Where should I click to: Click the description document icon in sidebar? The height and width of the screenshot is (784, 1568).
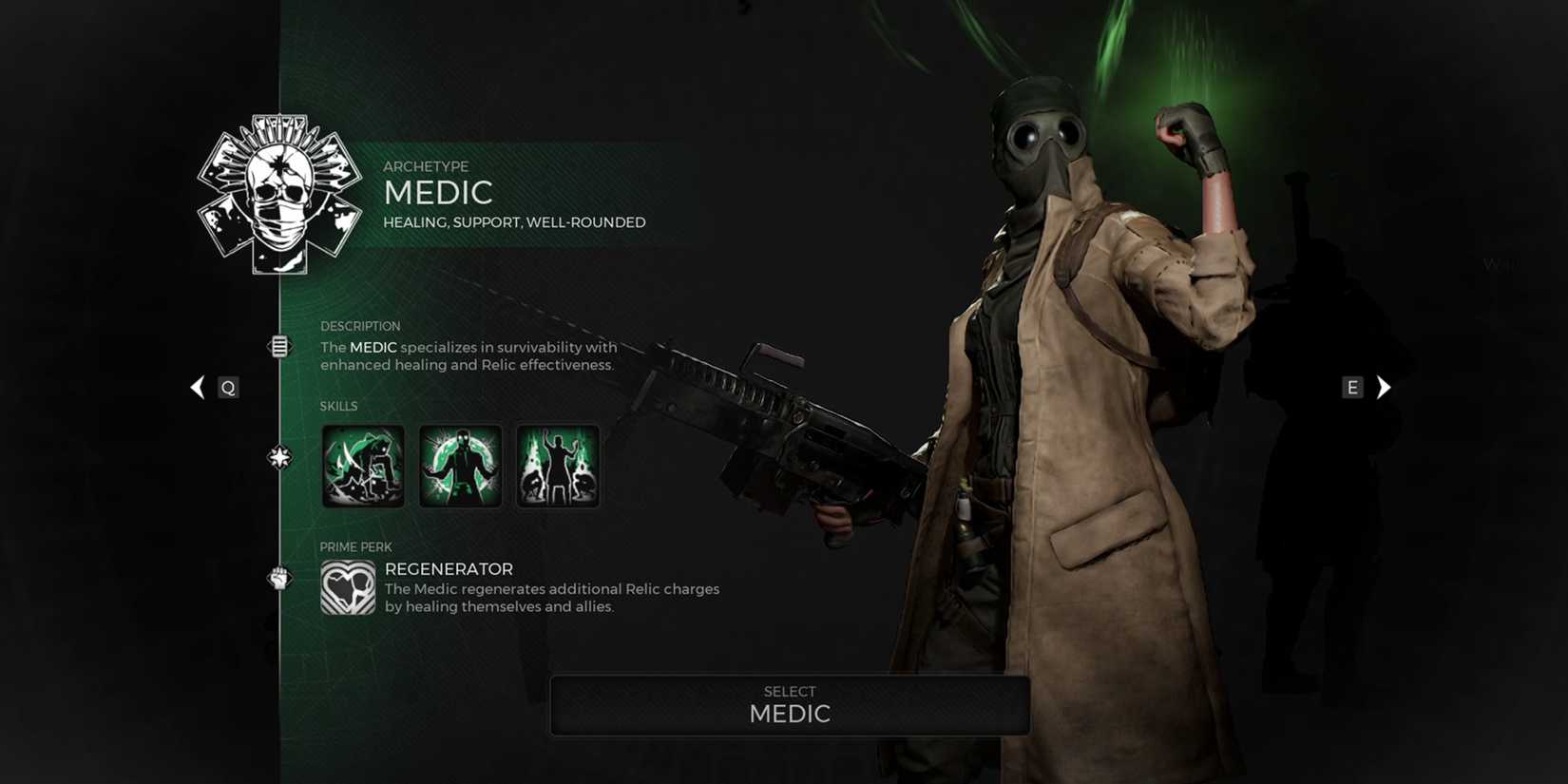(278, 346)
